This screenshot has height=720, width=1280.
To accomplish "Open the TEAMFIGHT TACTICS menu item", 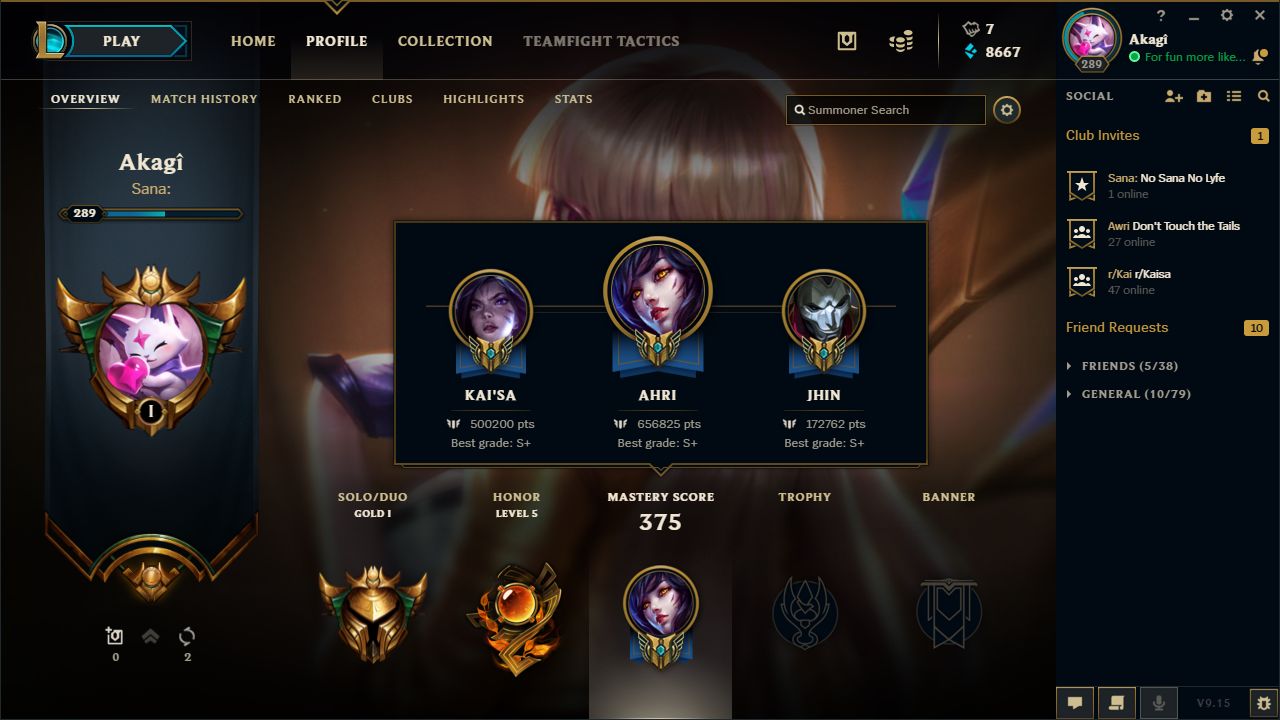I will tap(601, 41).
